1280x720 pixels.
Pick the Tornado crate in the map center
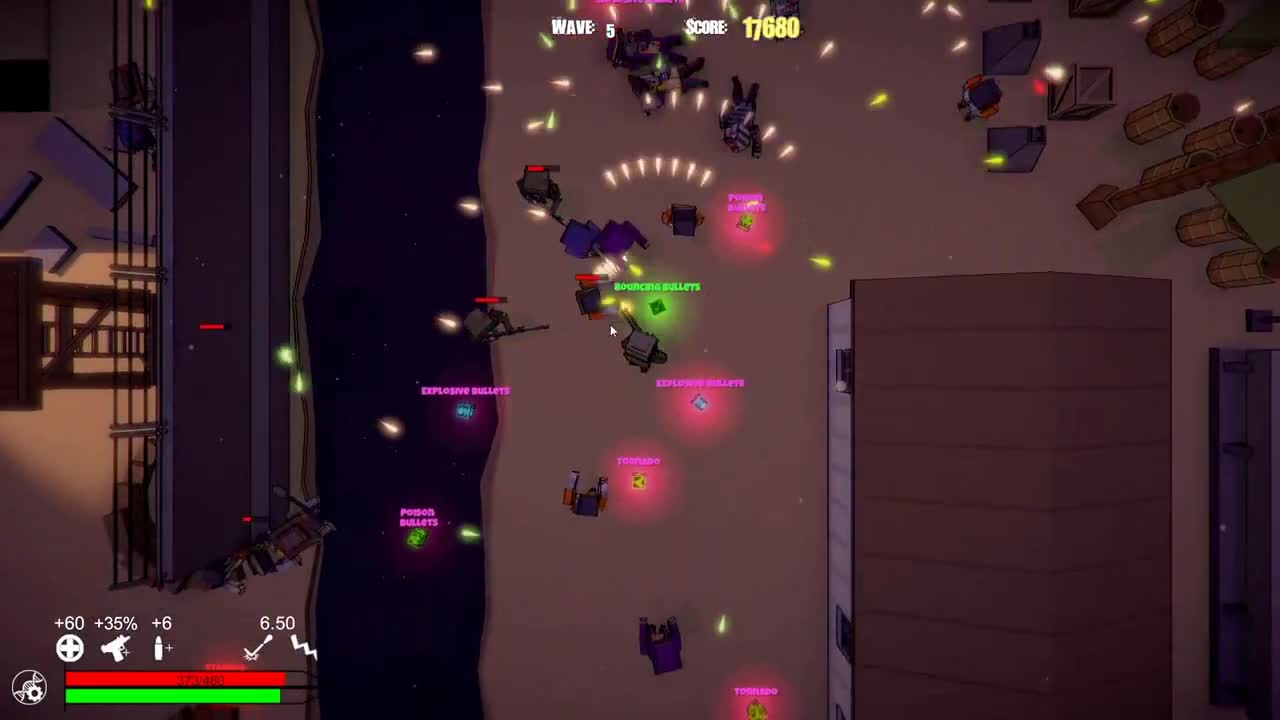pos(637,481)
